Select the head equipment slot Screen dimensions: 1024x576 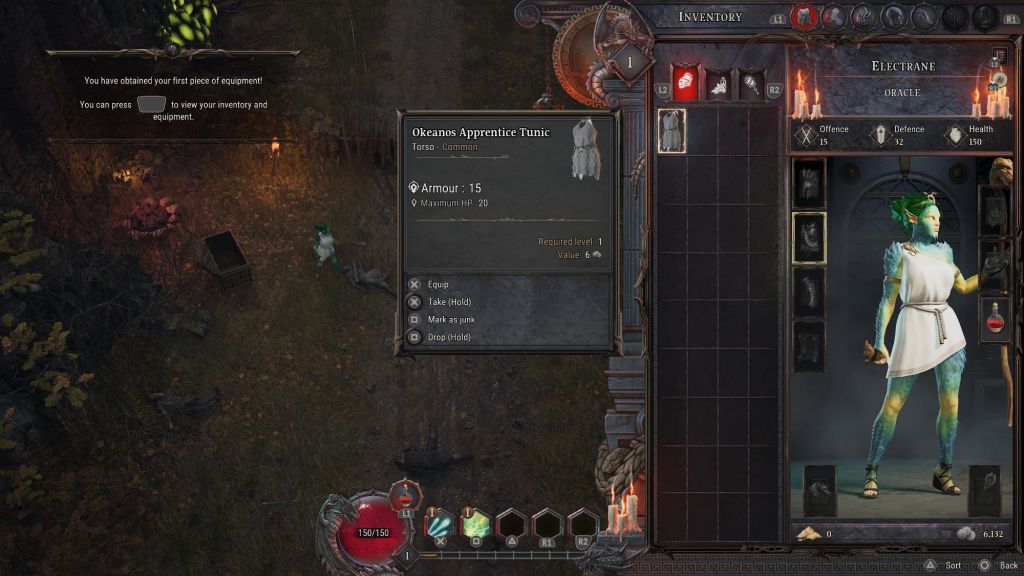[809, 184]
